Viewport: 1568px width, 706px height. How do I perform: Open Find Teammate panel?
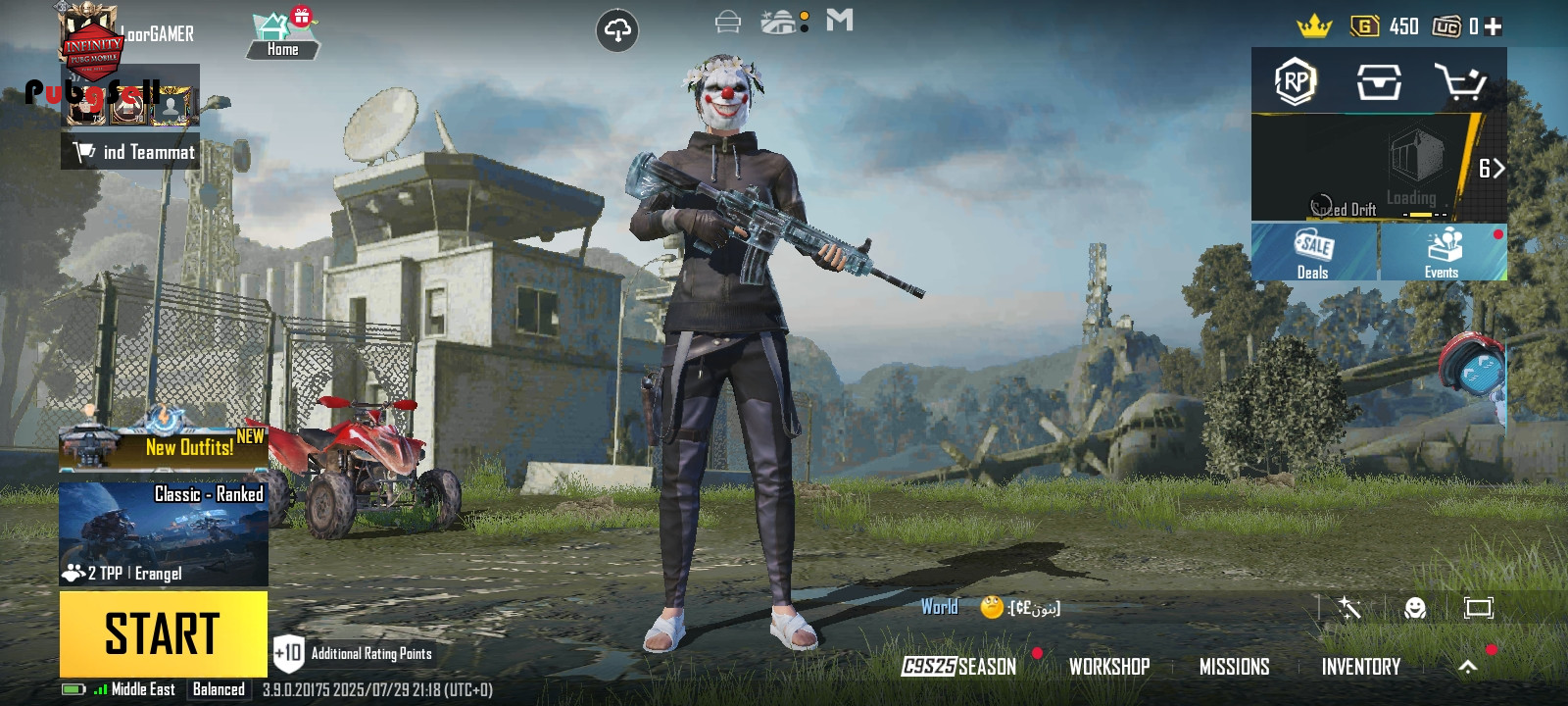point(131,152)
